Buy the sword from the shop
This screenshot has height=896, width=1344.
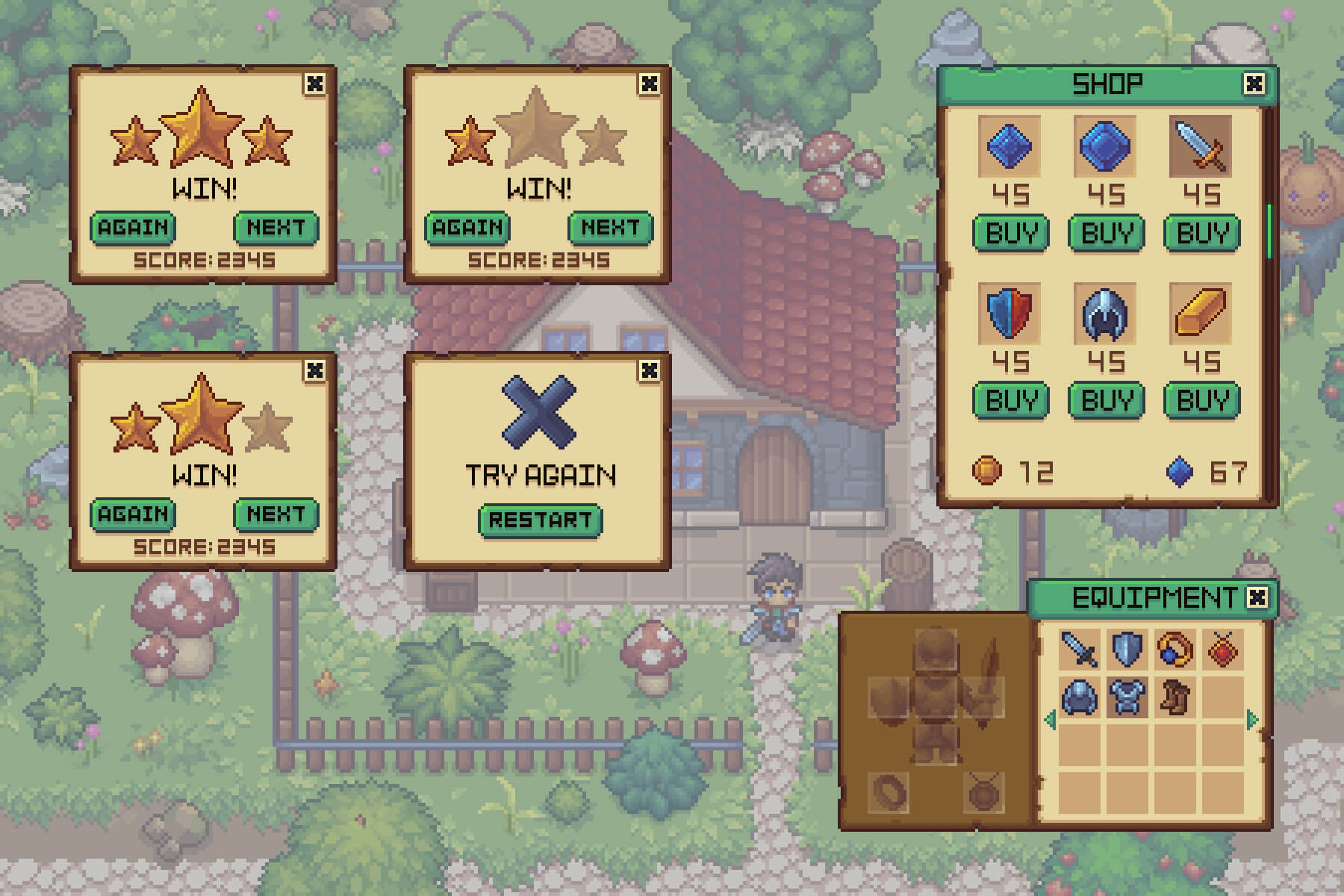pos(1201,233)
